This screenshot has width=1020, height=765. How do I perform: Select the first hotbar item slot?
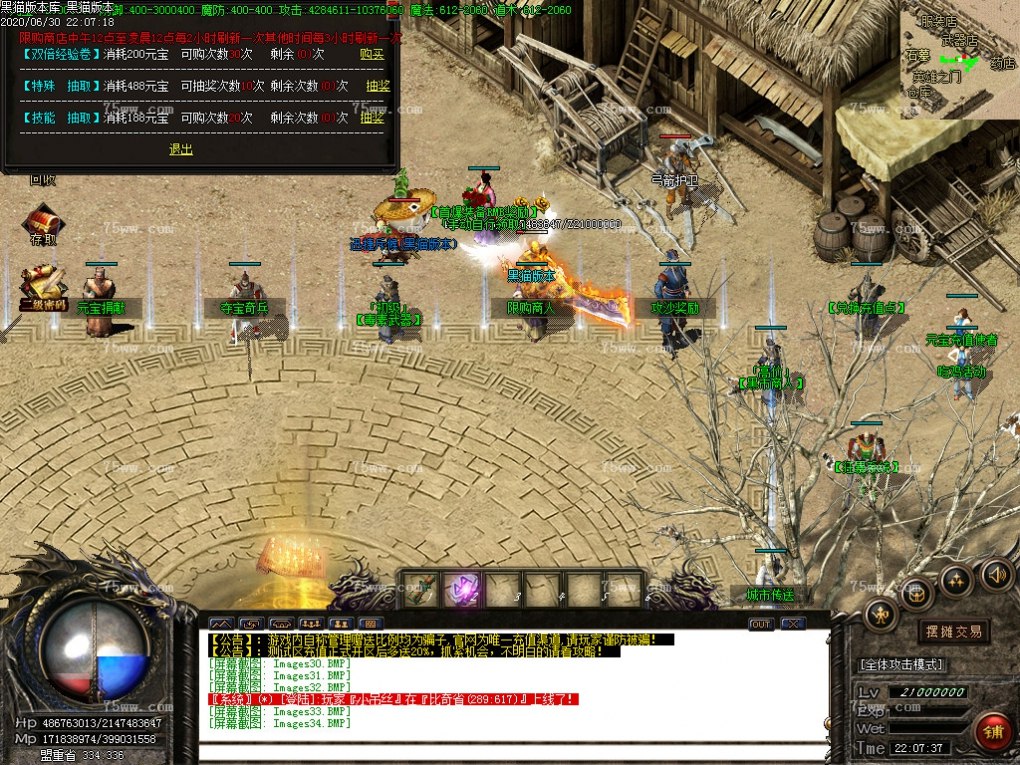coord(420,589)
